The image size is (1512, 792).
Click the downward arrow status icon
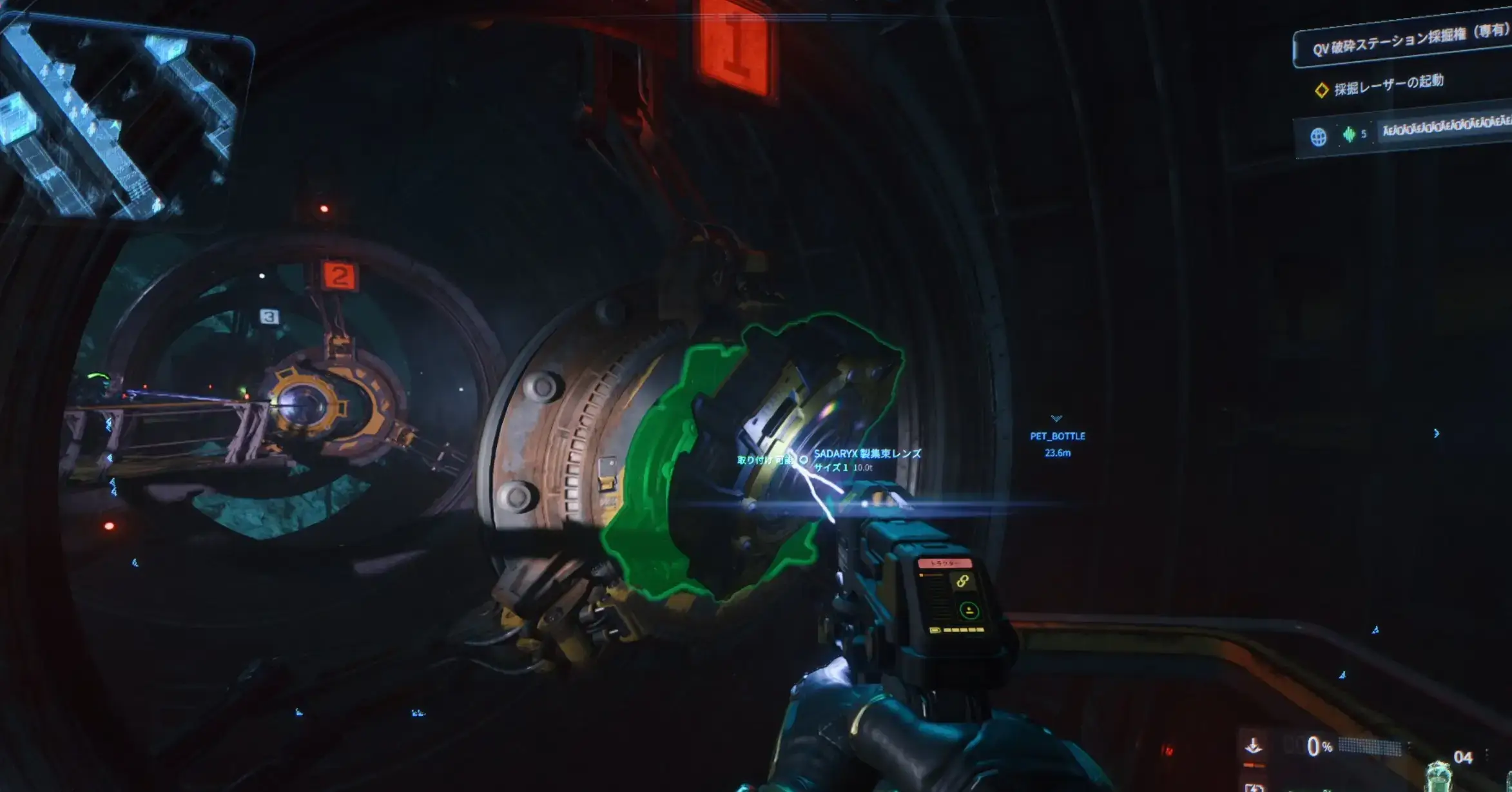[1253, 746]
